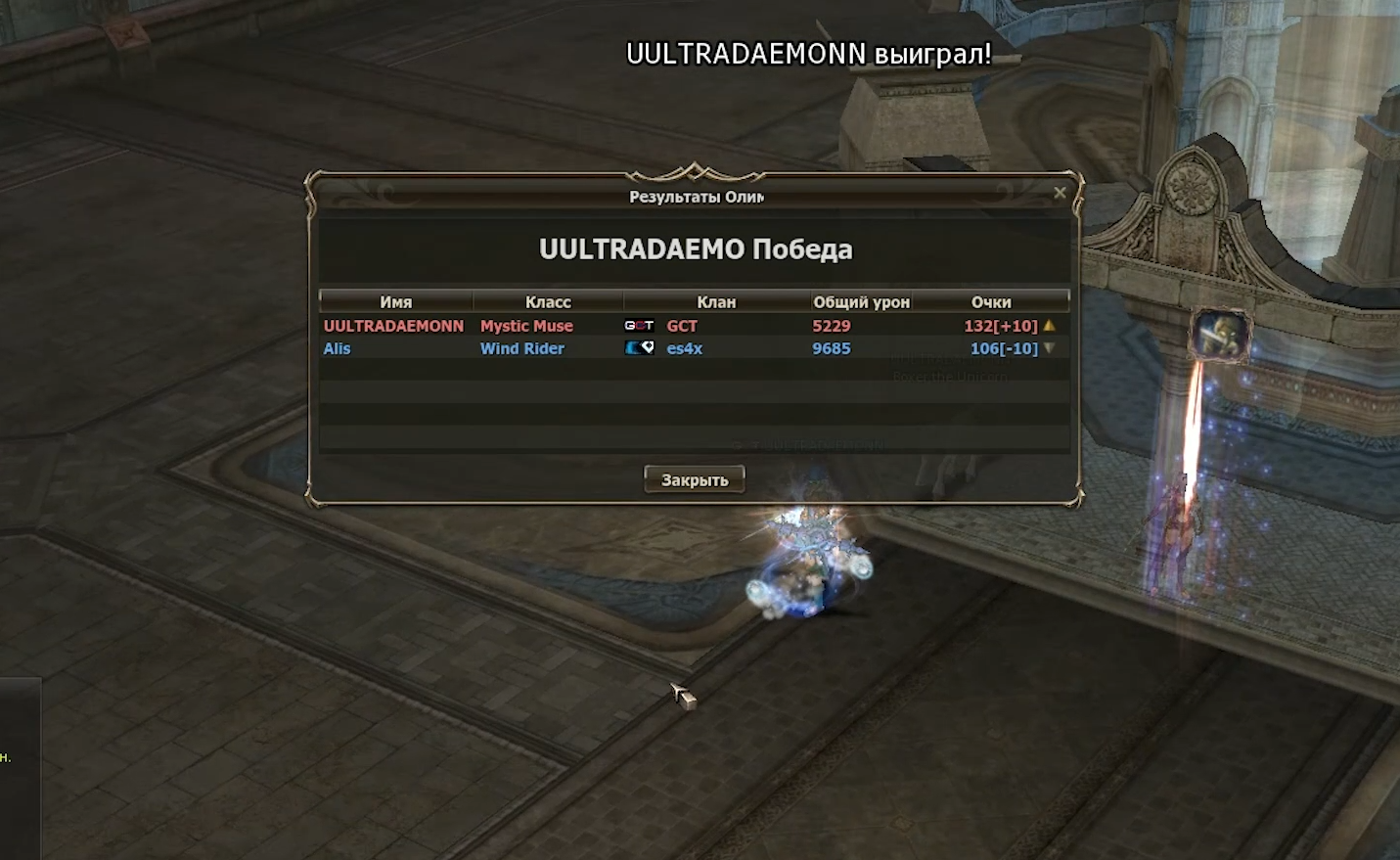1400x860 pixels.
Task: Click the es4x clan crest icon
Action: click(638, 348)
